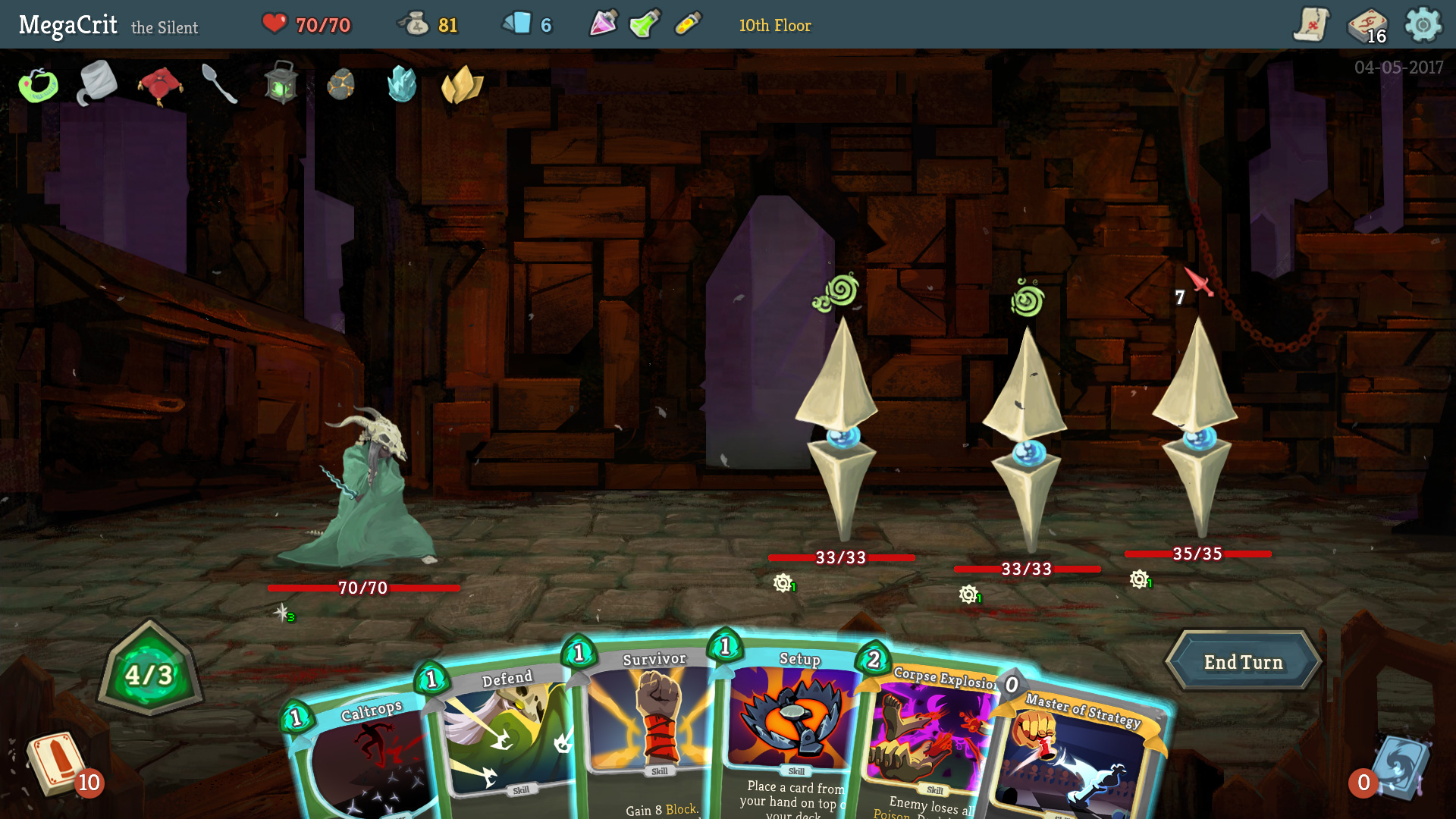Open the map via the scroll icon
The width and height of the screenshot is (1456, 819).
point(1310,24)
